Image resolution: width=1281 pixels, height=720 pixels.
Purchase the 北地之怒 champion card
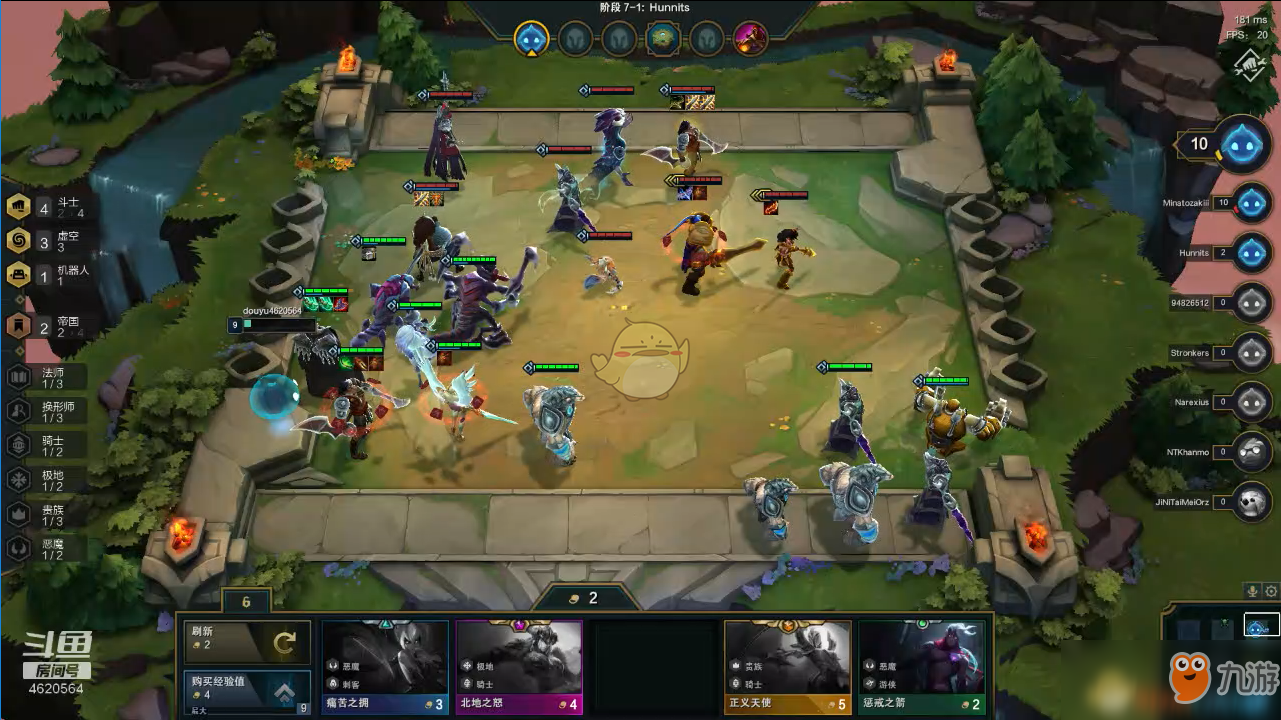(519, 667)
